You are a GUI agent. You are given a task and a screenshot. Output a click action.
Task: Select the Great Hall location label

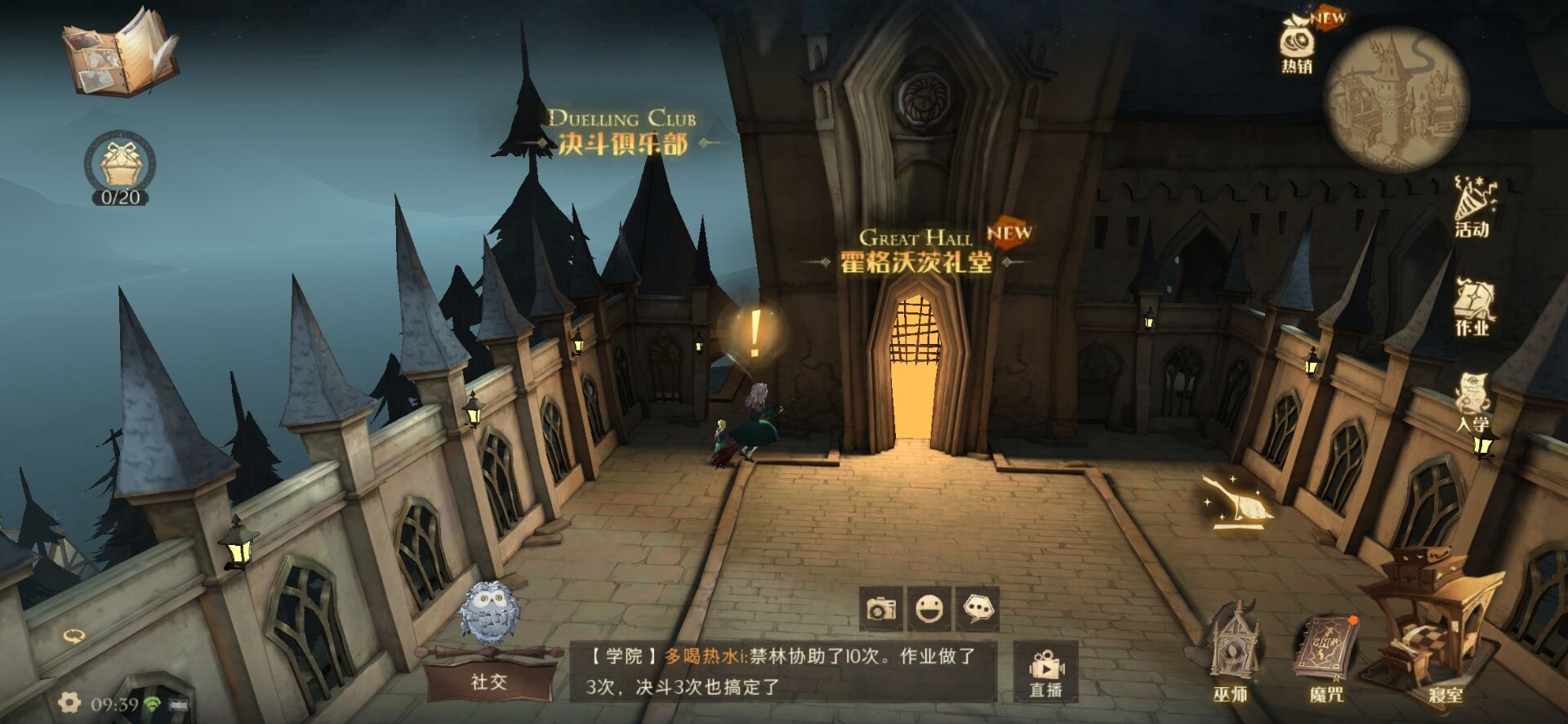coord(915,249)
